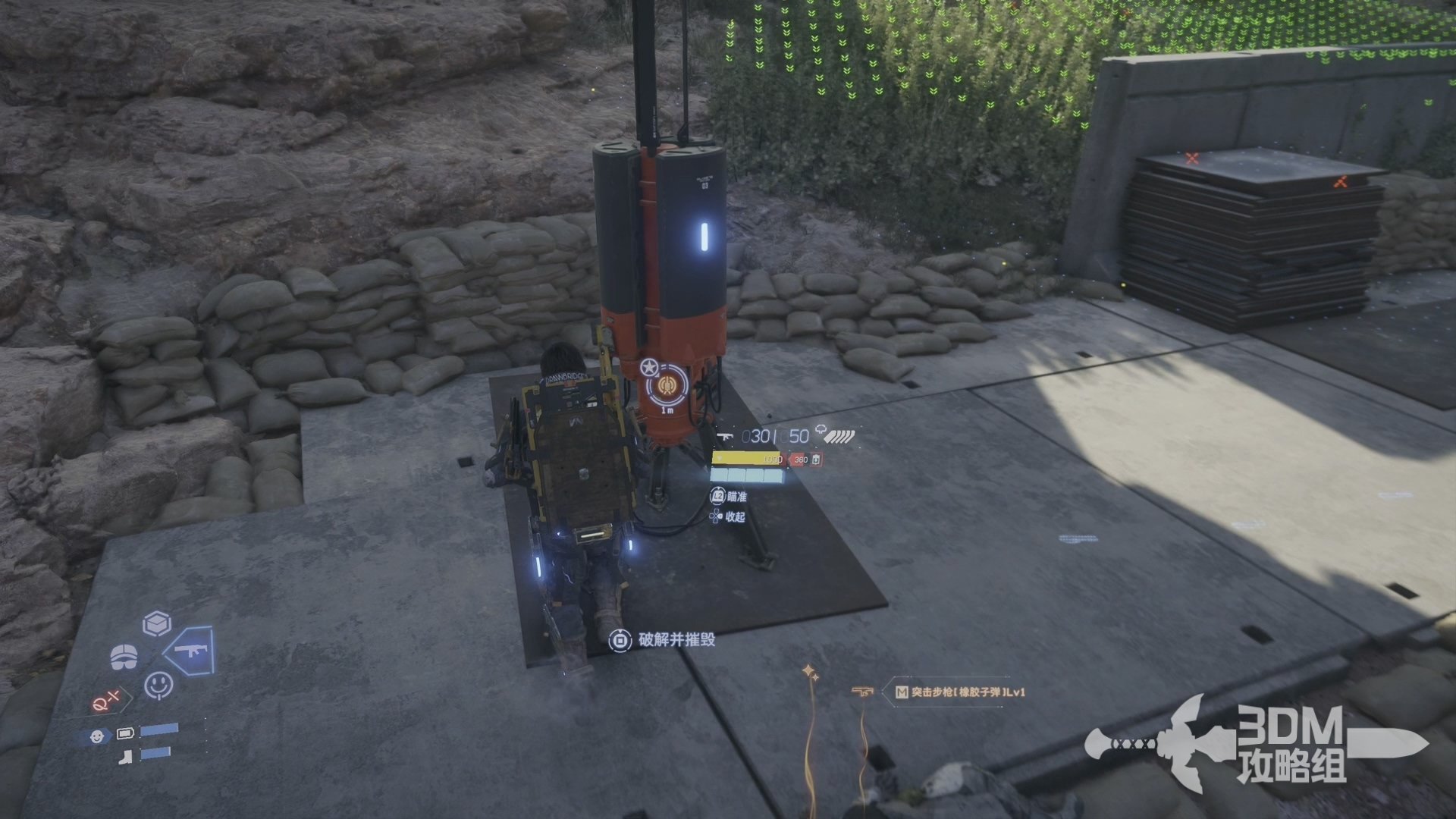Click the smiley face BB icon
The height and width of the screenshot is (819, 1456).
click(158, 686)
